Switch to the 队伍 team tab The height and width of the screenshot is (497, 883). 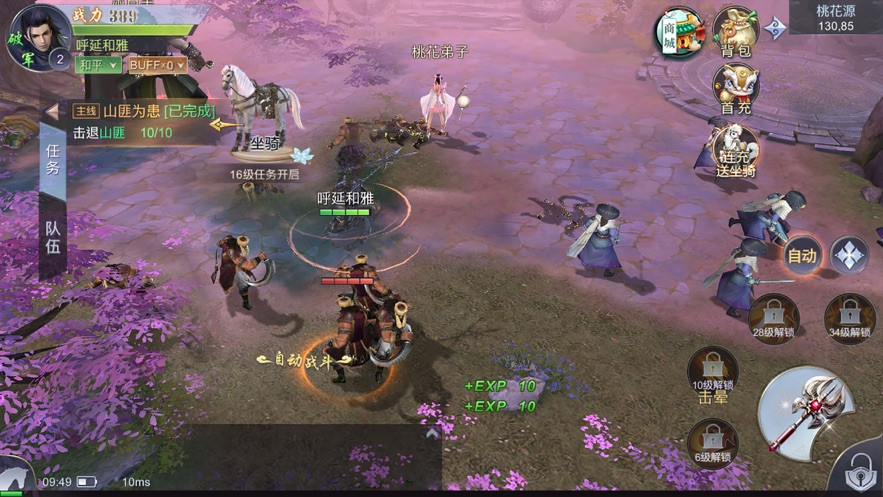[53, 234]
